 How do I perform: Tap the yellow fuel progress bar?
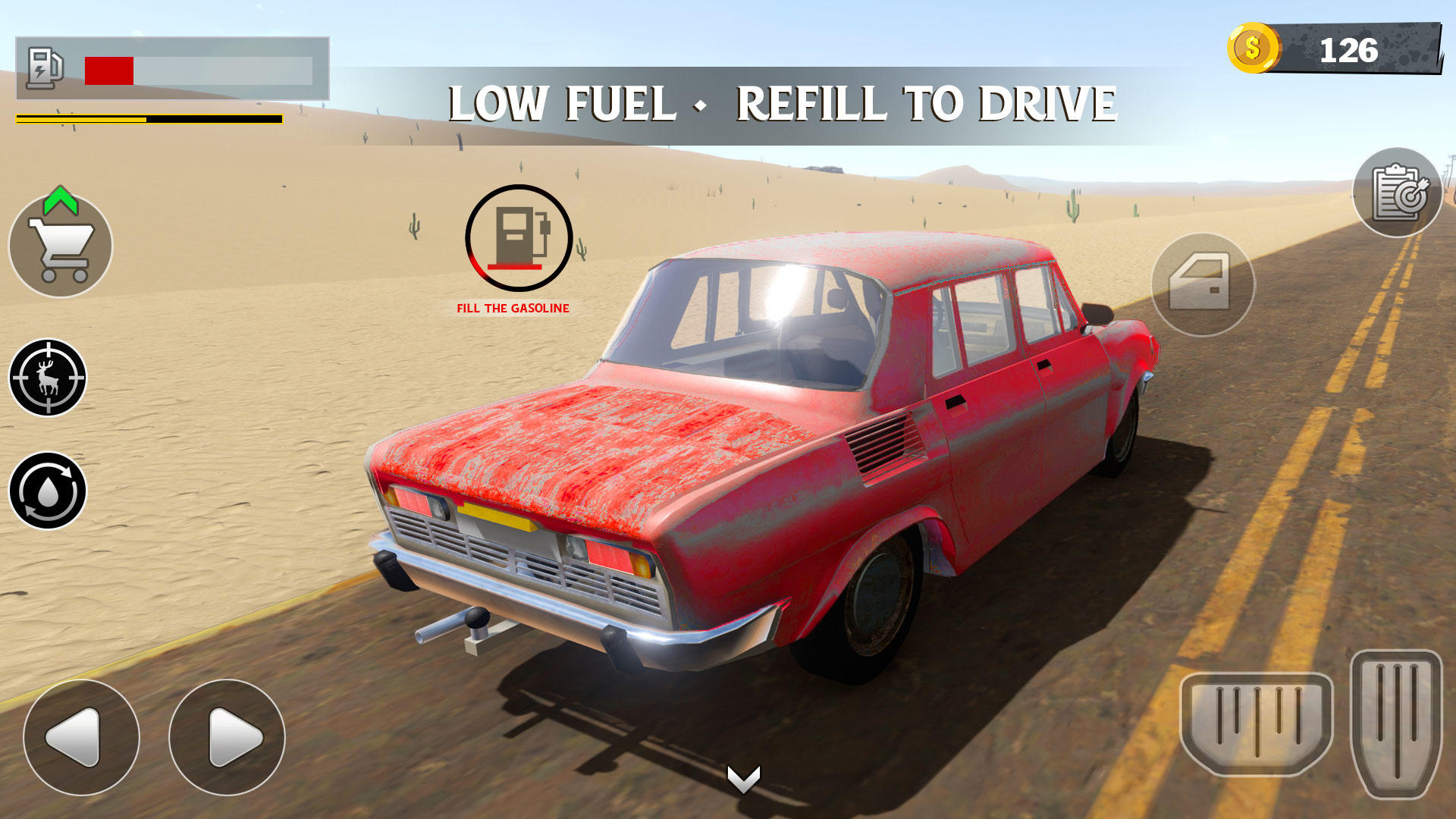coord(144,119)
